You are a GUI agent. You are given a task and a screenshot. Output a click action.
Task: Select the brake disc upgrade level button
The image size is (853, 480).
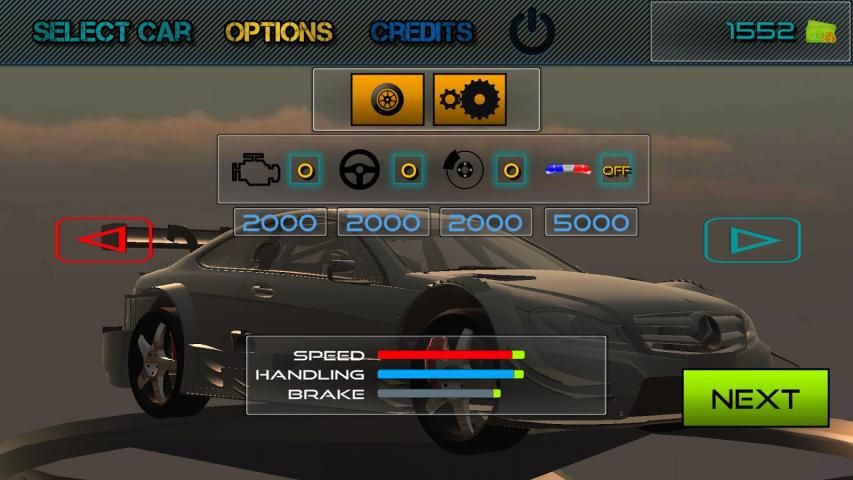coord(511,169)
